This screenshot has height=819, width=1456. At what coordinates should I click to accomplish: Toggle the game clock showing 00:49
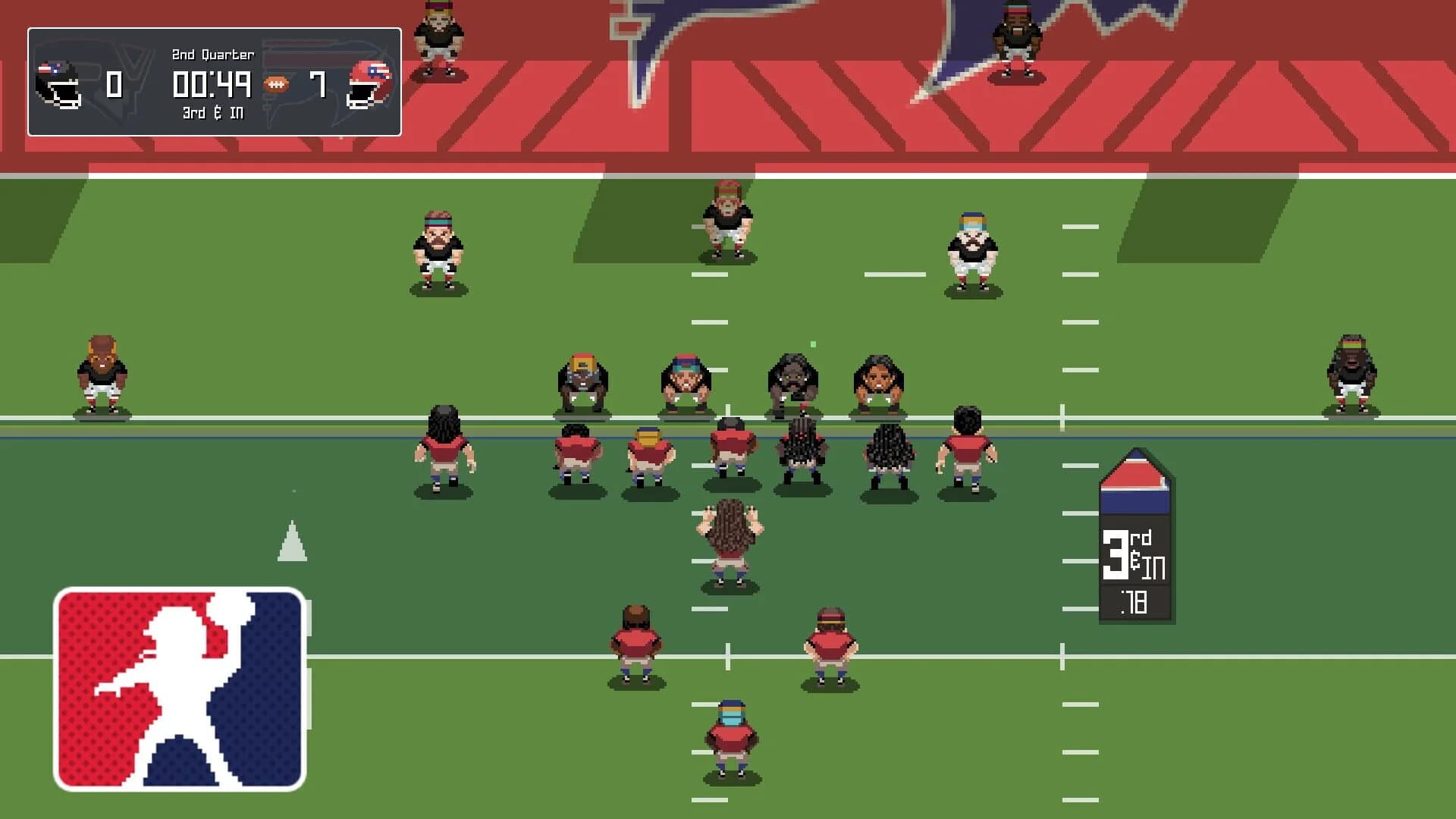[212, 85]
